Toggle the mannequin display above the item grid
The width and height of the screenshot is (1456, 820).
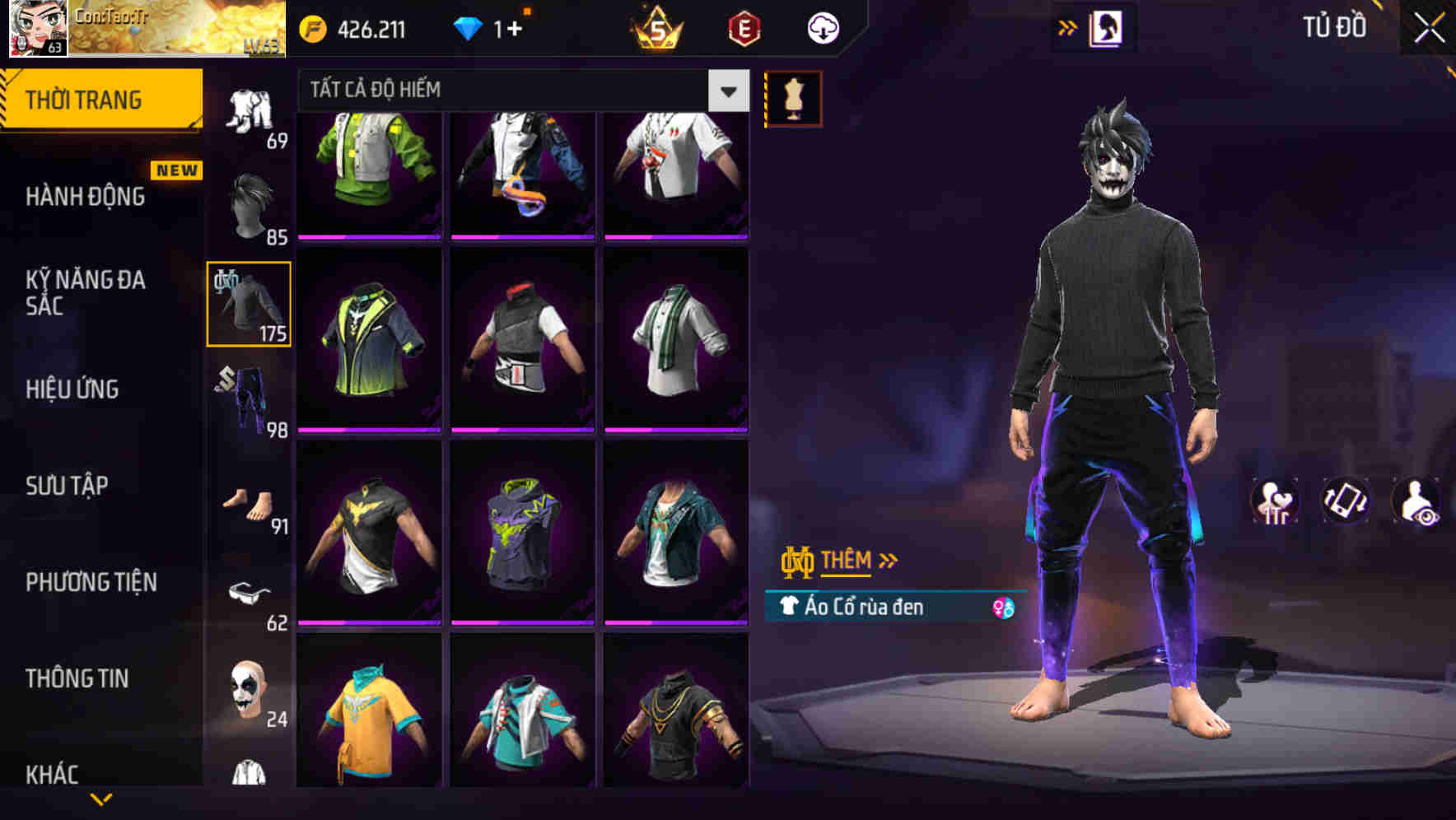pyautogui.click(x=793, y=97)
